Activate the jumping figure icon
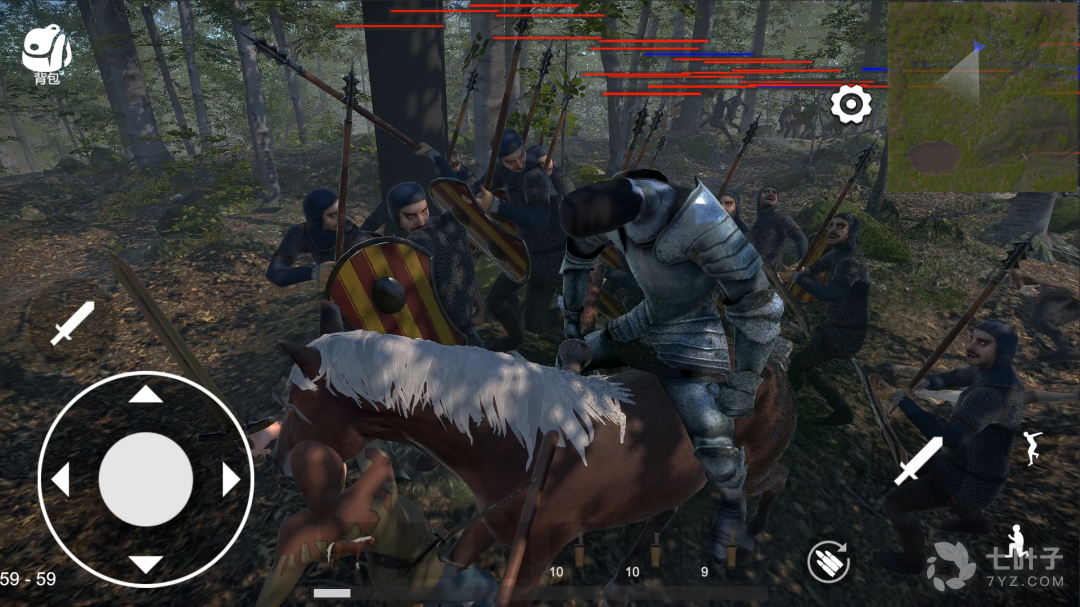This screenshot has width=1080, height=607. pyautogui.click(x=1033, y=447)
